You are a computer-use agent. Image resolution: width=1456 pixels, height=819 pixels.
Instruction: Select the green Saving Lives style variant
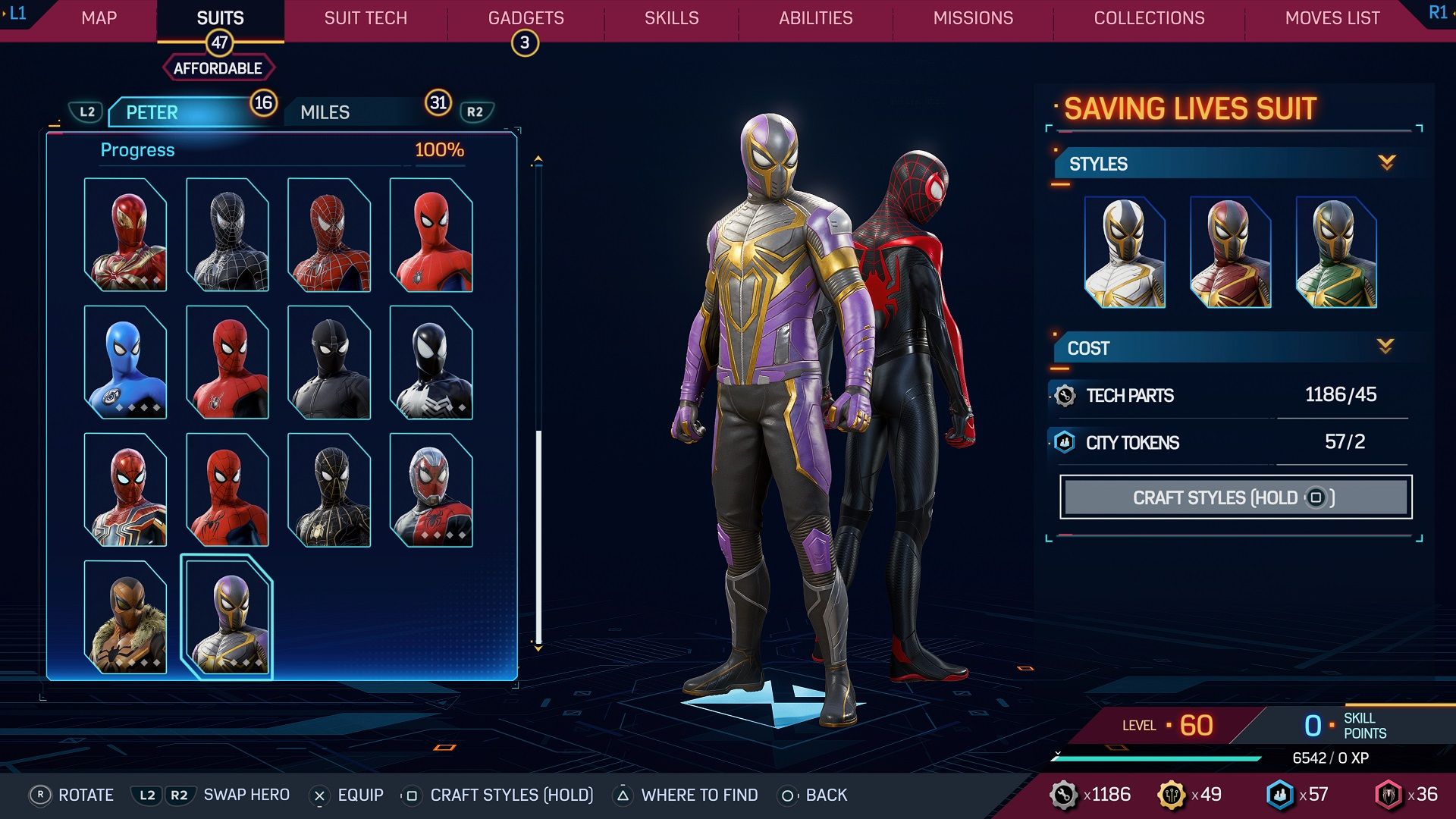pos(1338,250)
